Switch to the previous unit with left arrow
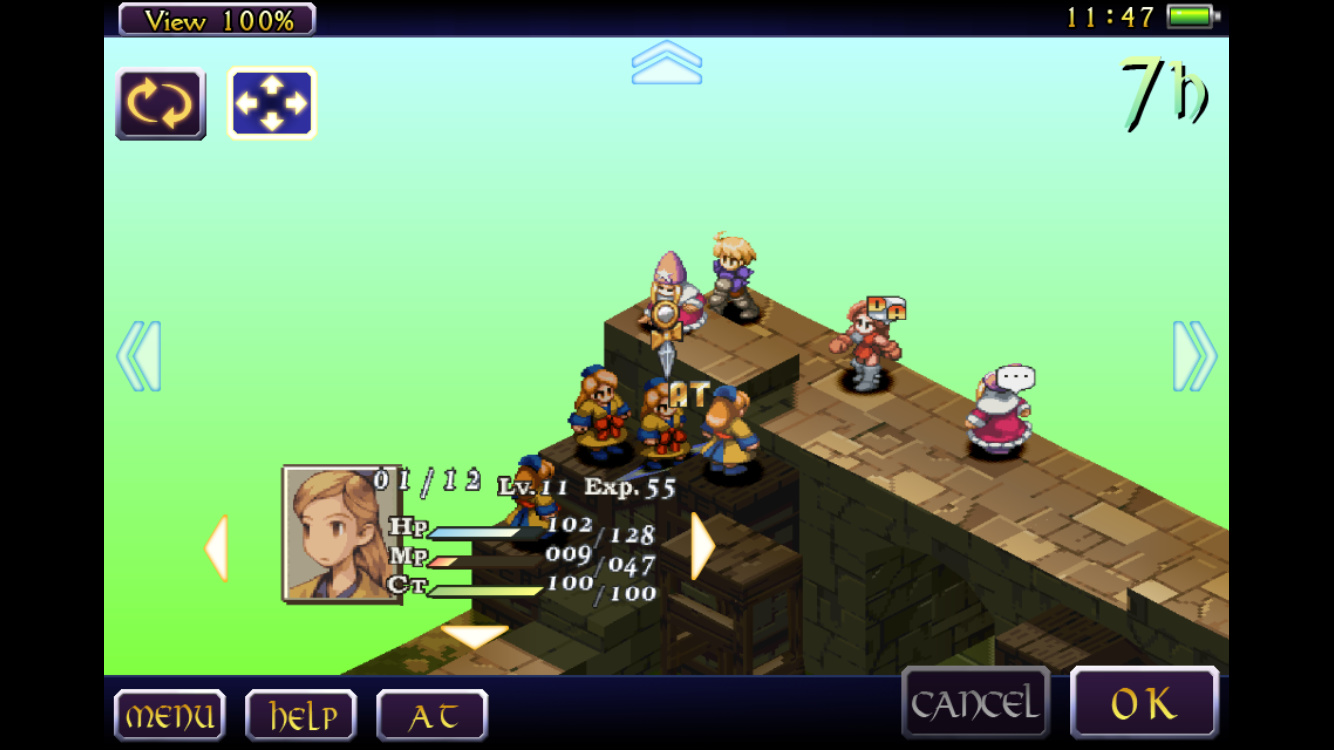 (x=216, y=547)
